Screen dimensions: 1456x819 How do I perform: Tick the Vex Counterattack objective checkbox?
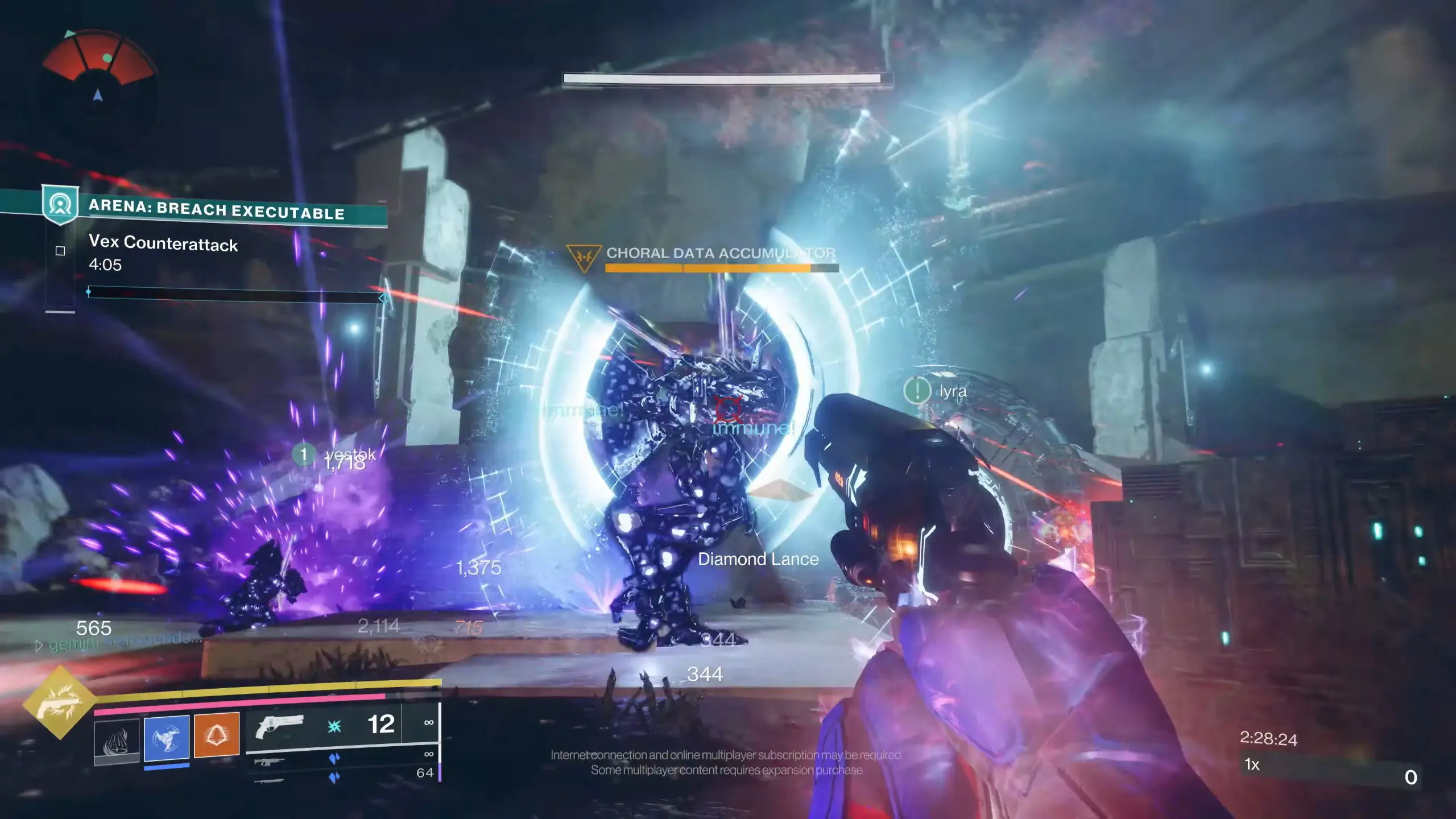tap(60, 251)
